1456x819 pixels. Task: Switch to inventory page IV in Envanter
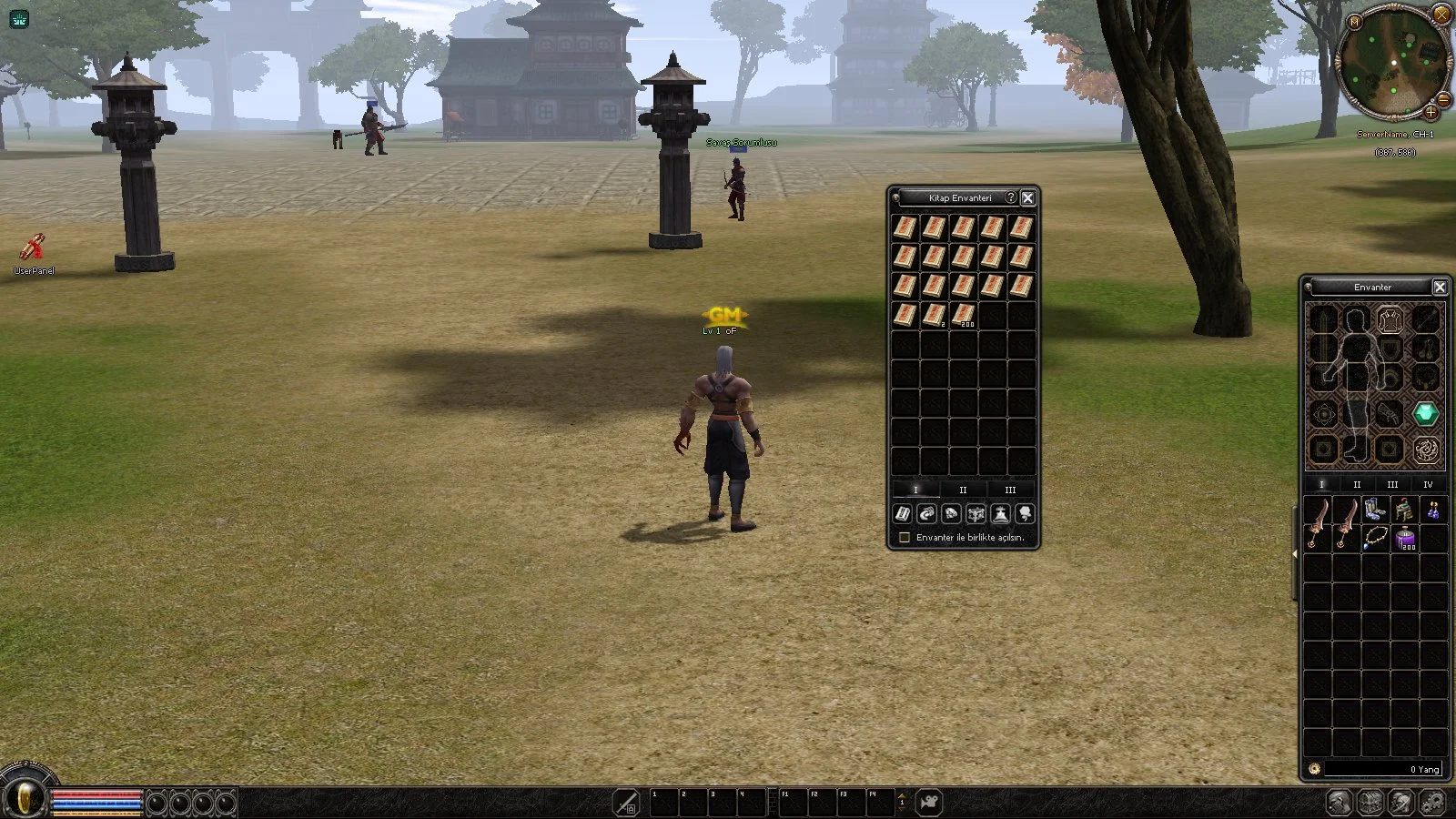(x=1428, y=485)
